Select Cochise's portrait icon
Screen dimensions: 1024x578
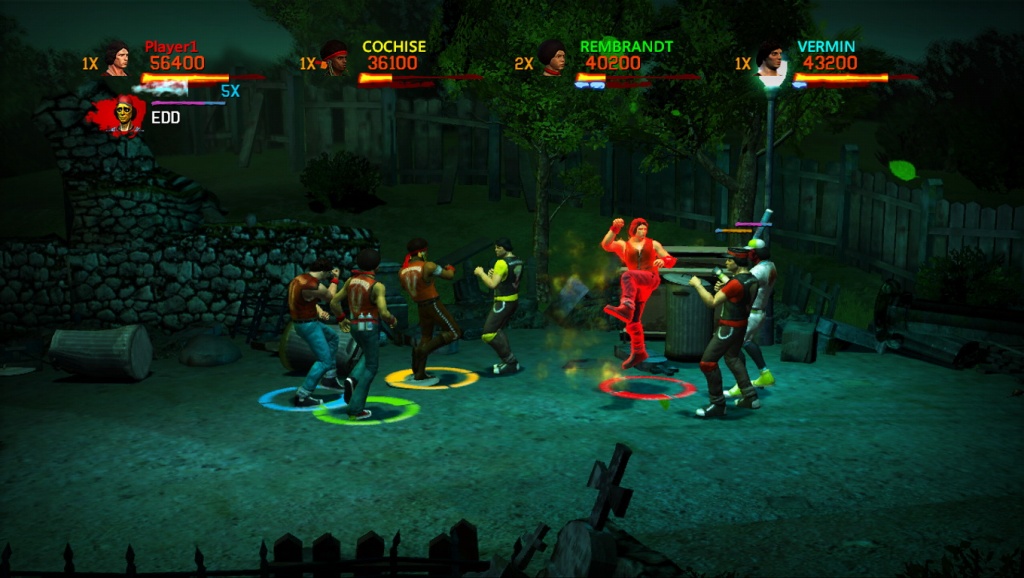pos(335,58)
